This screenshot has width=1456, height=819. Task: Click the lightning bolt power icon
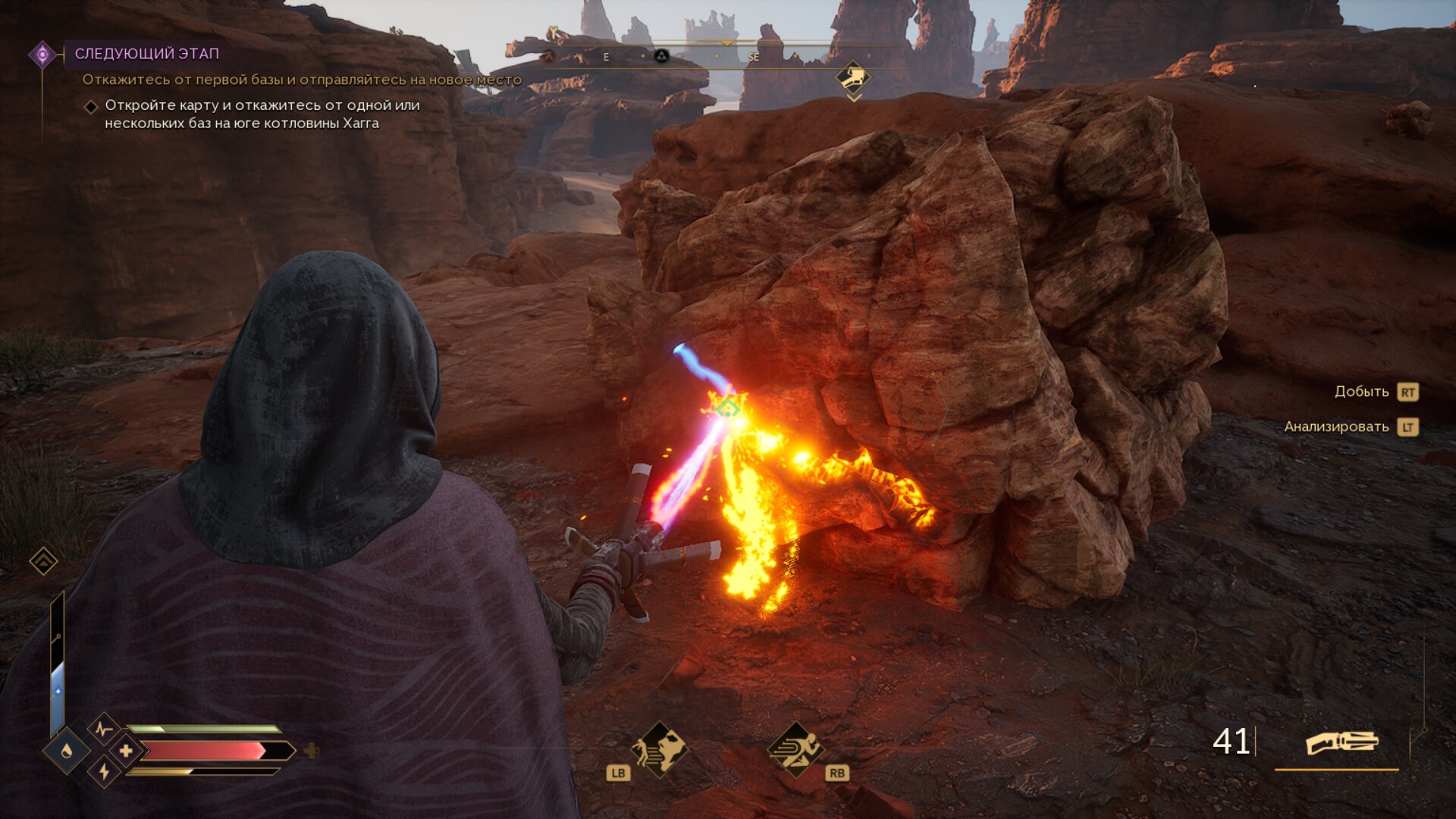point(104,772)
